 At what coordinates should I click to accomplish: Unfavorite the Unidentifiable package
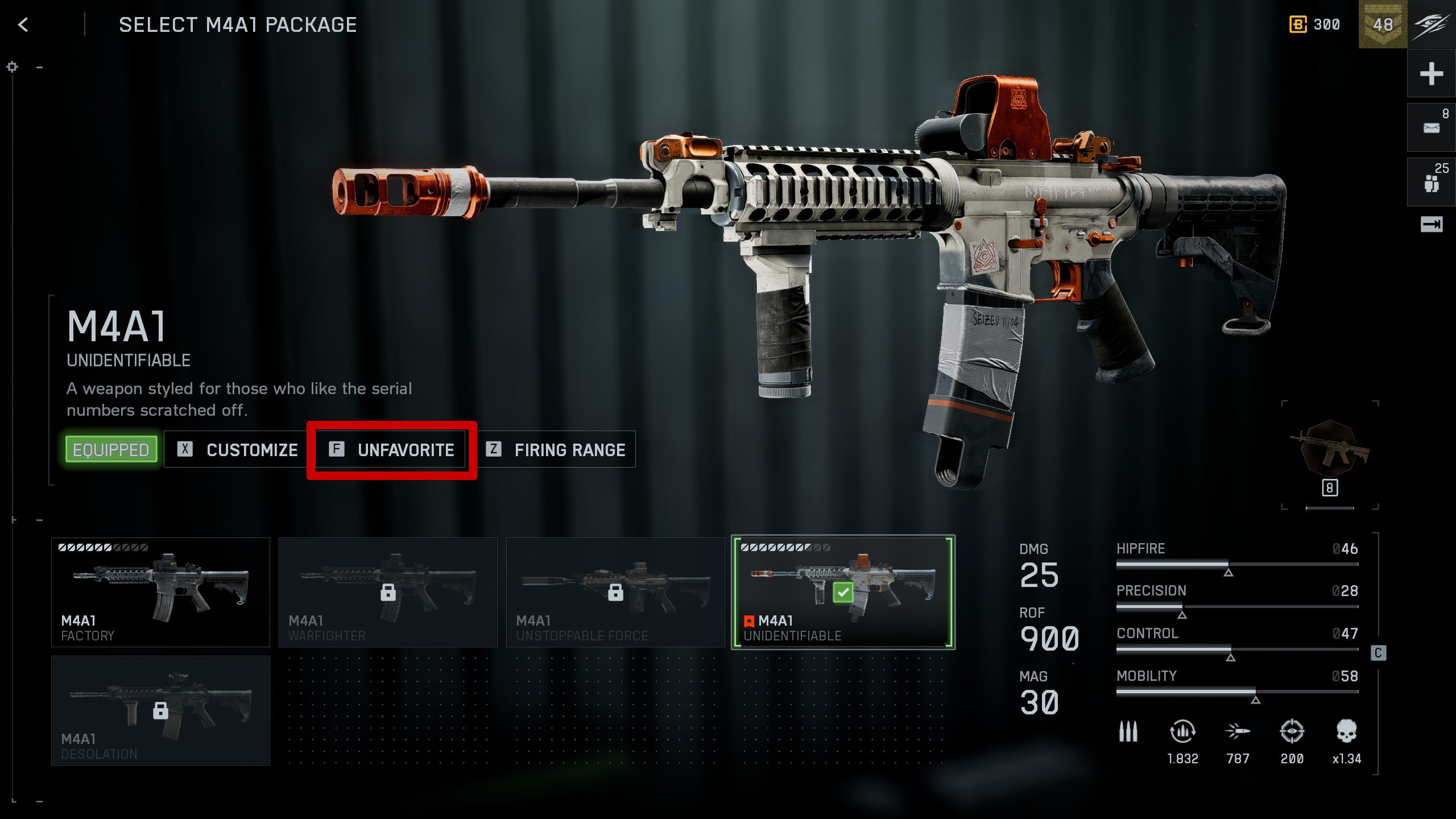click(392, 449)
